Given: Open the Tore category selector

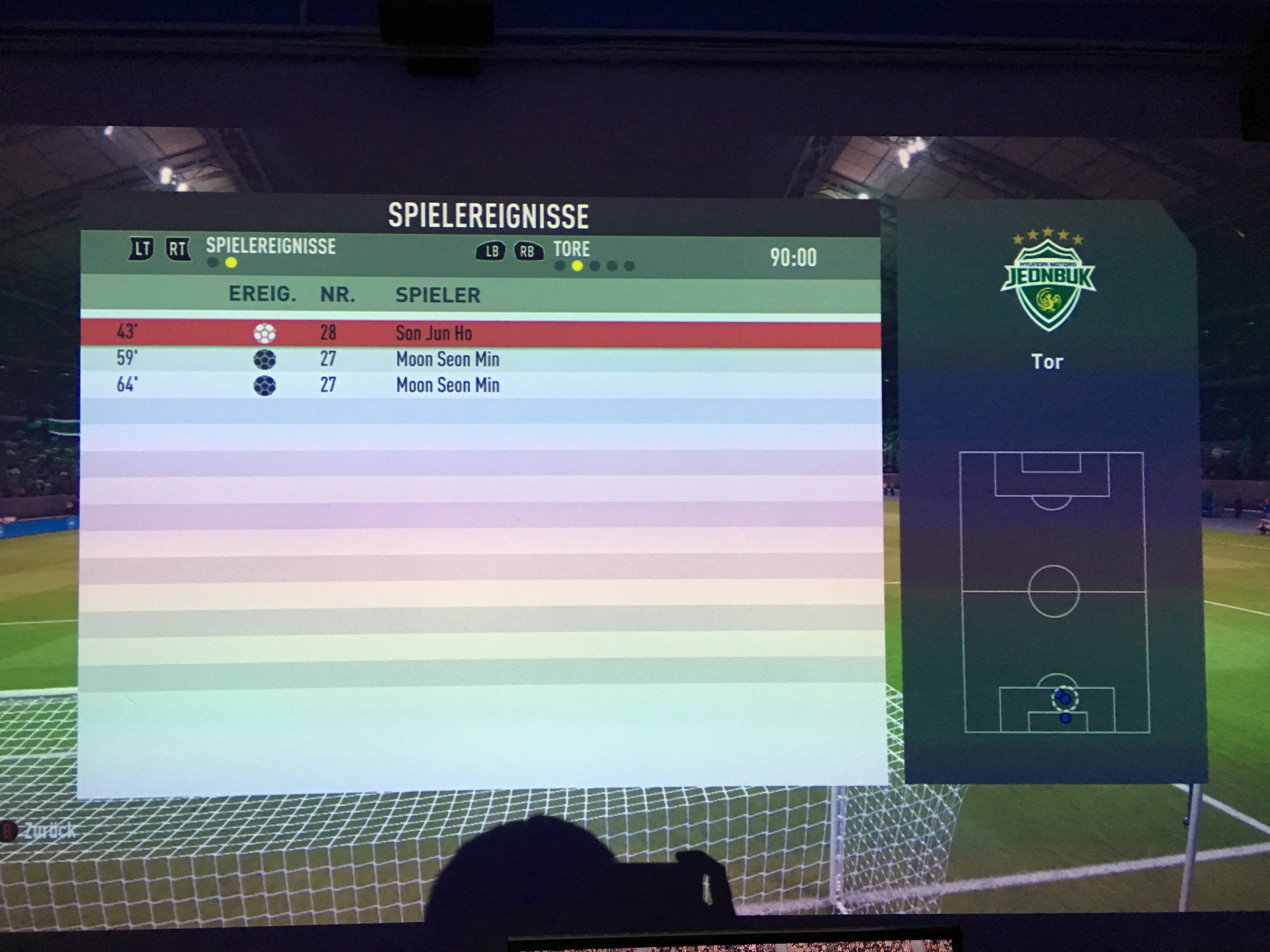Looking at the screenshot, I should [571, 249].
